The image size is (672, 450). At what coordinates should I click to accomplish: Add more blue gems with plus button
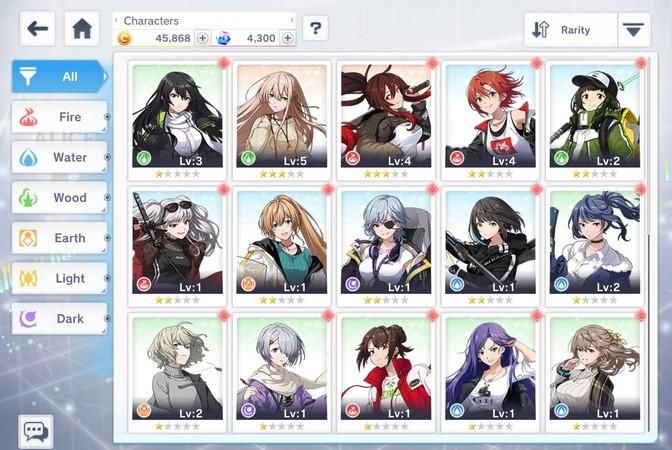(288, 38)
